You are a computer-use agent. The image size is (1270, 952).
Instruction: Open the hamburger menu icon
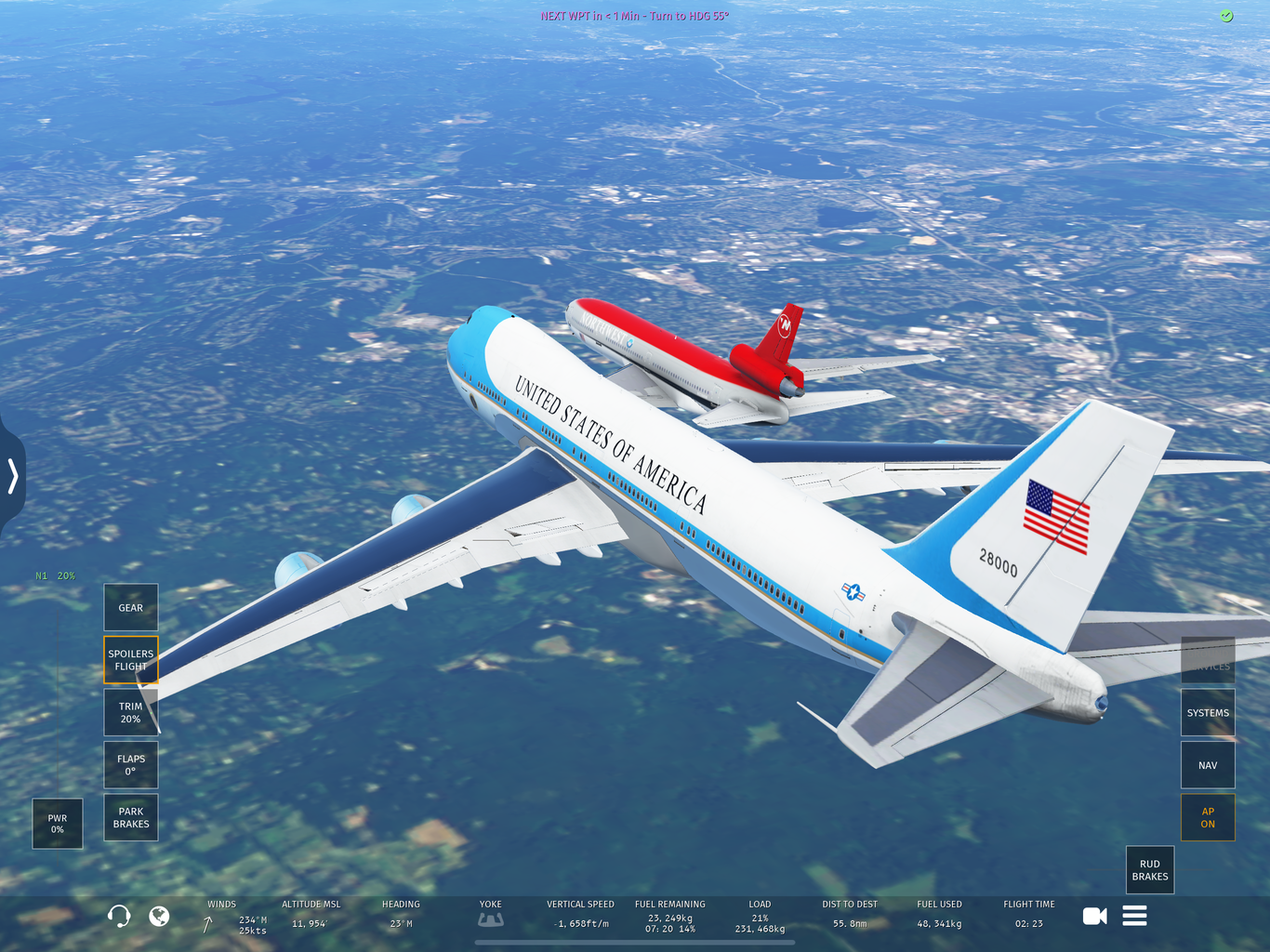[1134, 917]
